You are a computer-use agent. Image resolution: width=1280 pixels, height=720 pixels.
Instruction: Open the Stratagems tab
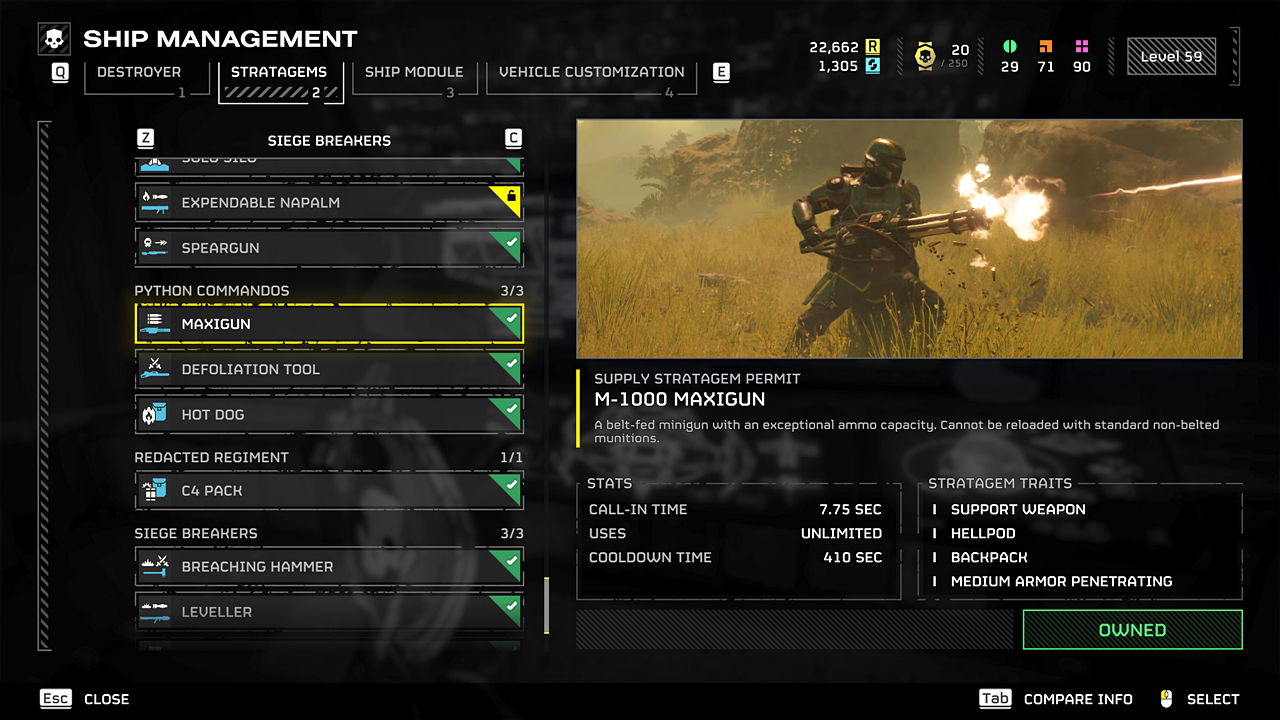point(277,74)
